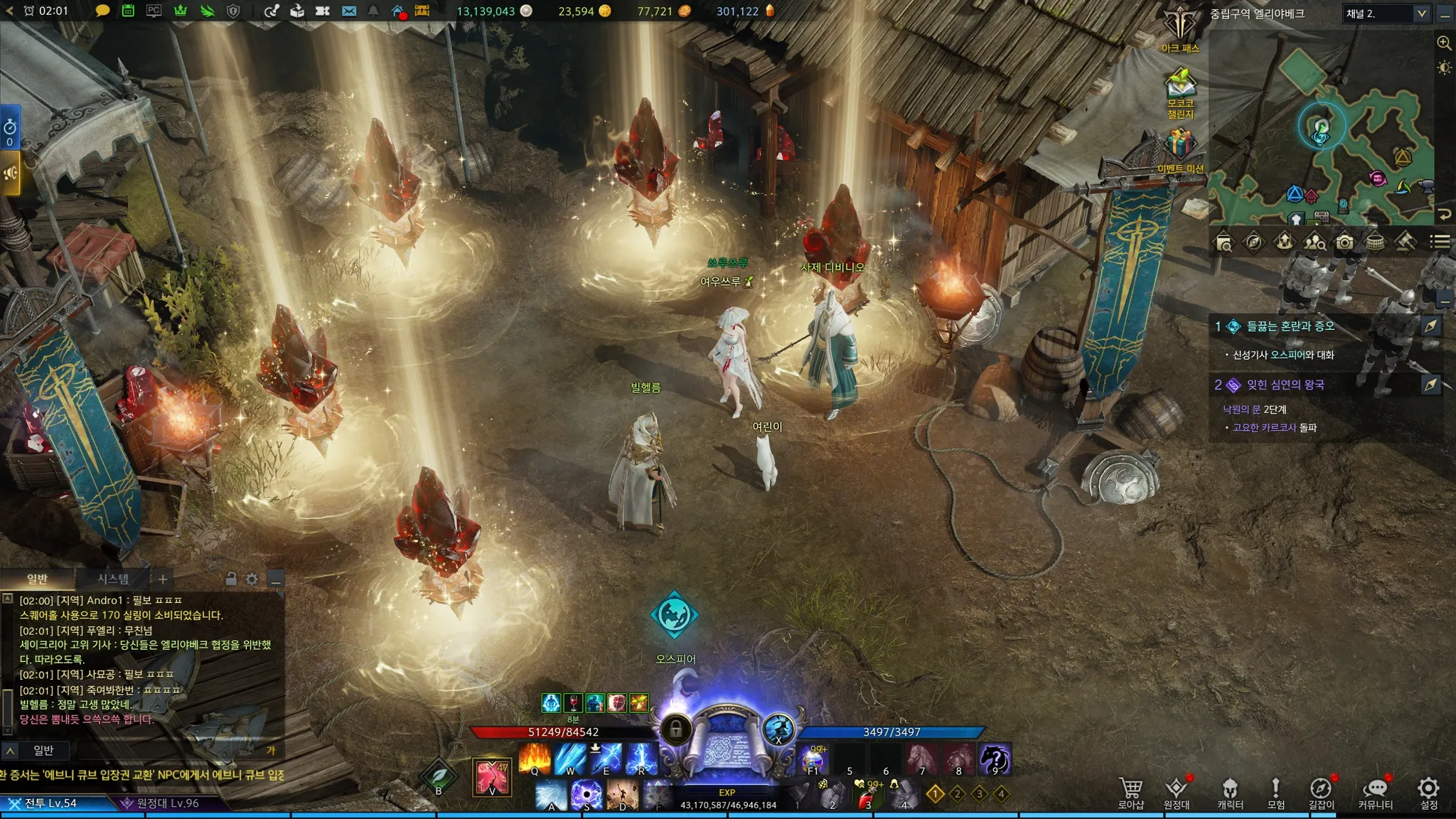Open chat window gear settings
Image resolution: width=1456 pixels, height=819 pixels.
click(x=252, y=579)
